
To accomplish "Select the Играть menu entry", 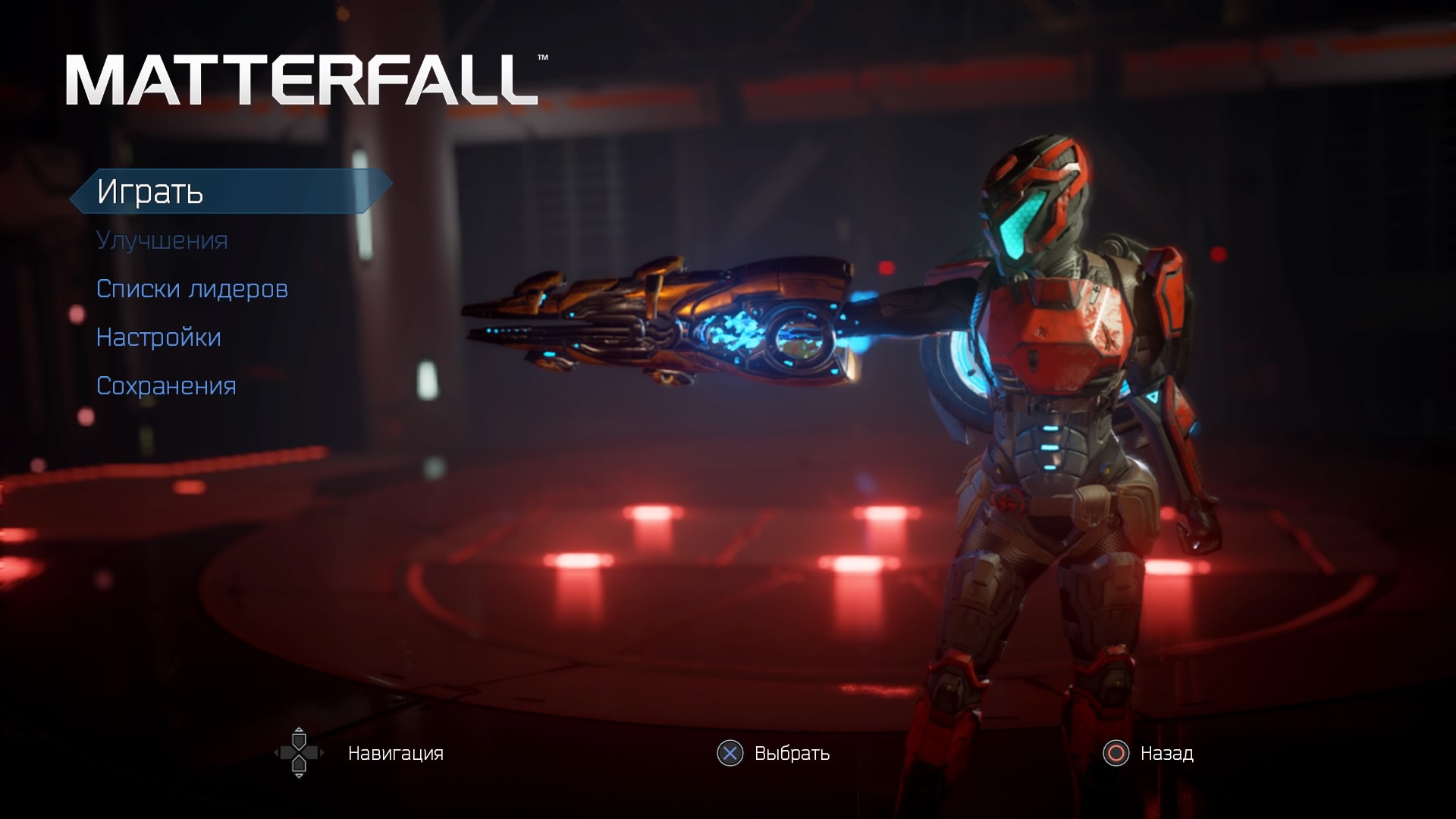I will point(151,191).
